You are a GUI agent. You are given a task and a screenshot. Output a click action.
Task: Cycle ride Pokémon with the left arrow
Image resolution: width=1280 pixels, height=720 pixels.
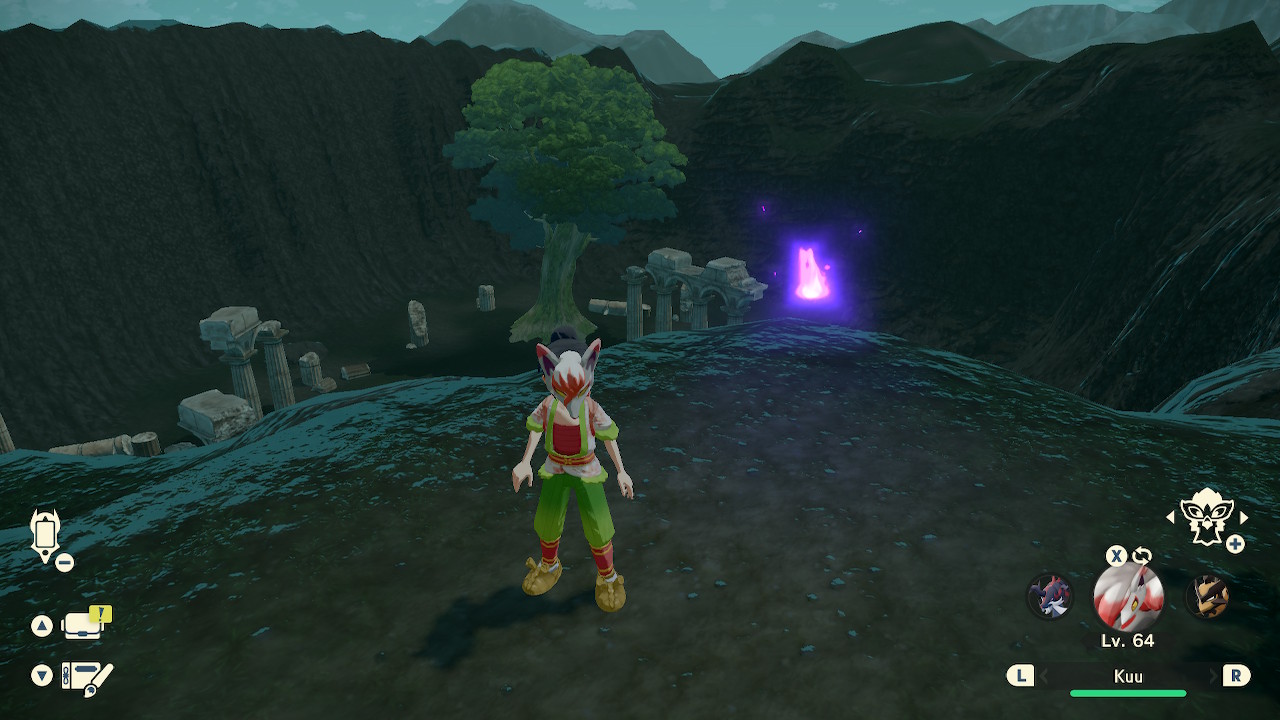[1171, 517]
